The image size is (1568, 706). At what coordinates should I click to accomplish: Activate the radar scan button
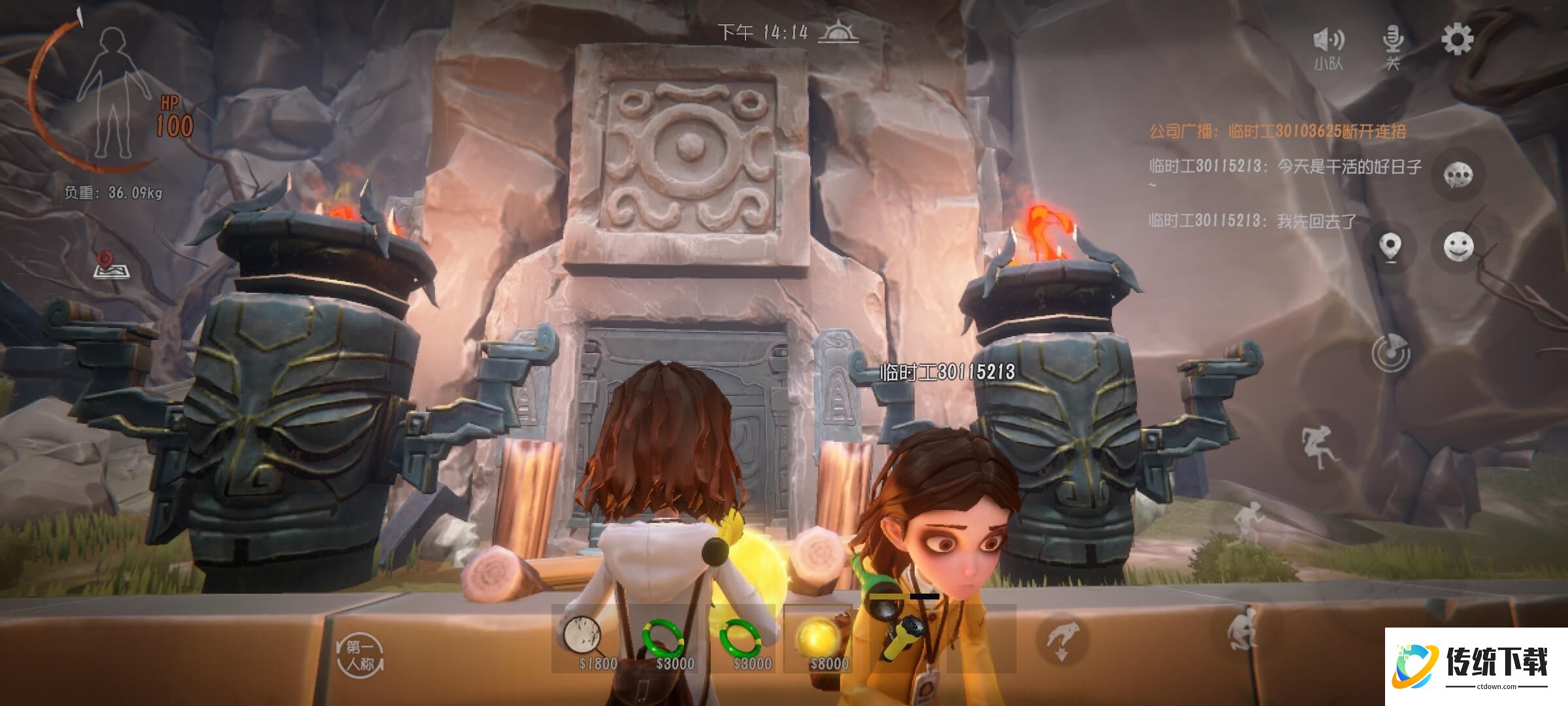pos(1391,354)
